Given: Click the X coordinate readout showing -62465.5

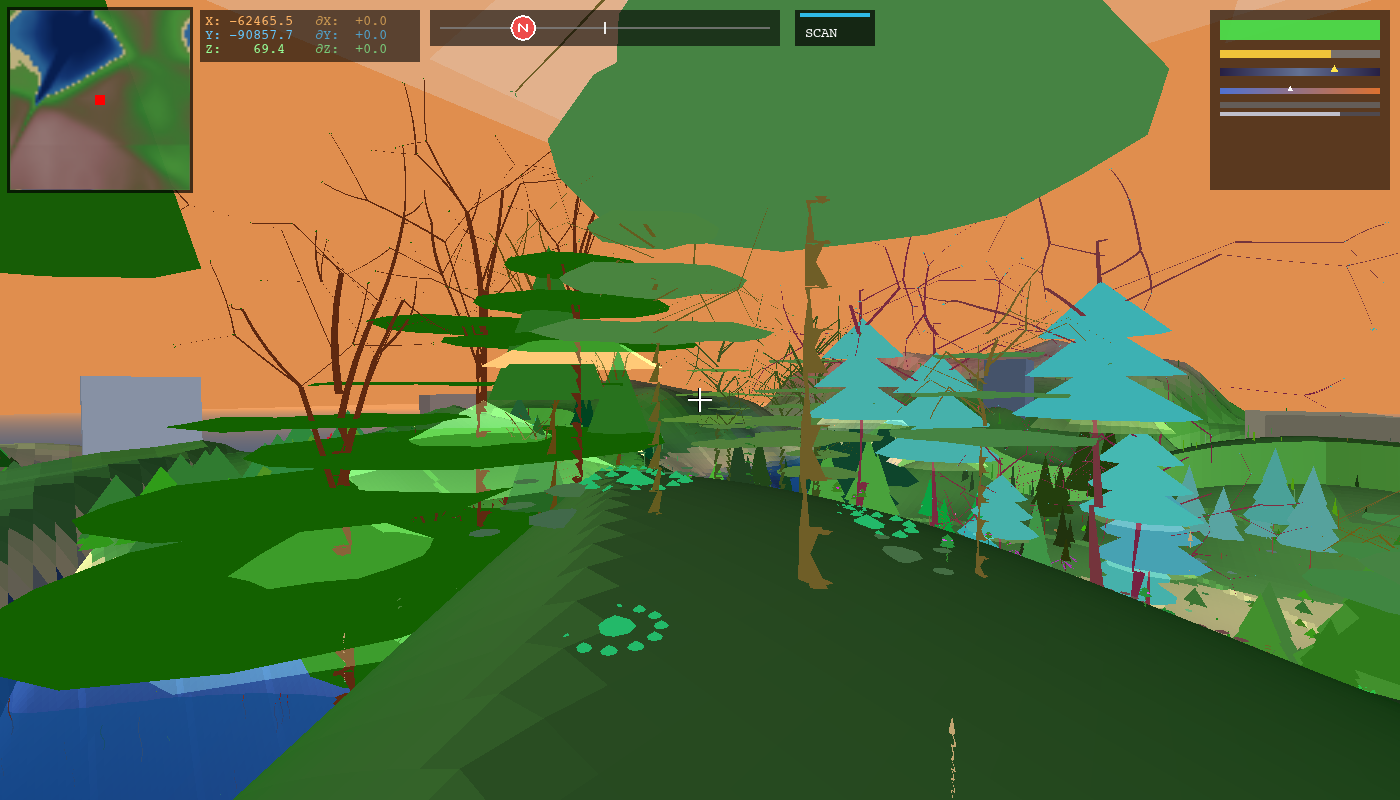Looking at the screenshot, I should (247, 19).
